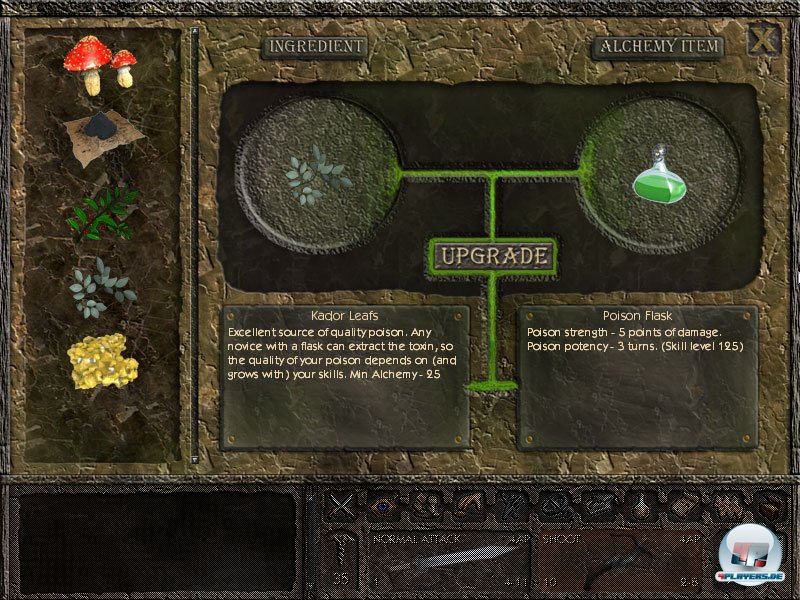Click the Upgrade button
The image size is (800, 600).
(490, 256)
